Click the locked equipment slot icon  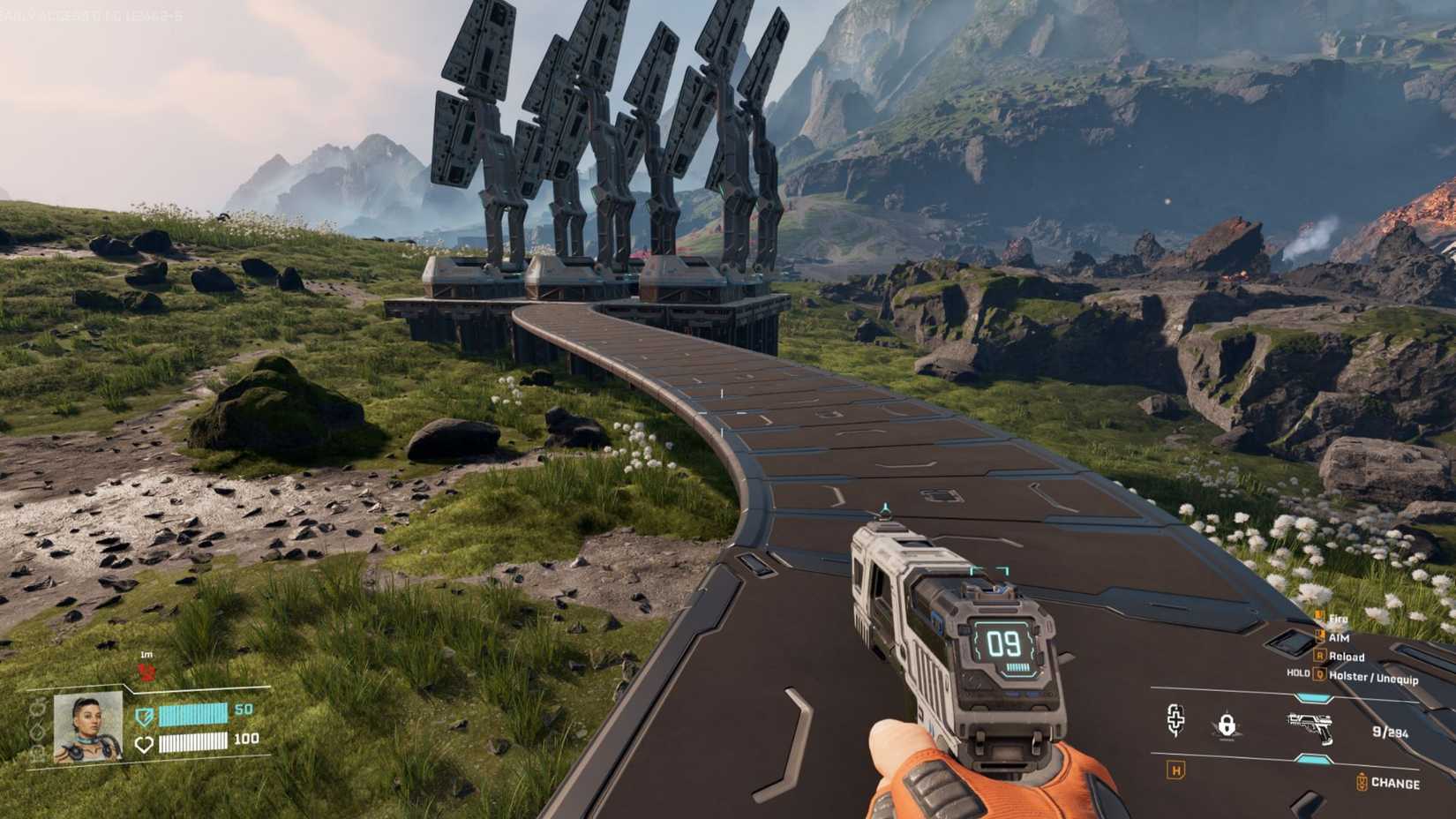pos(1227,725)
